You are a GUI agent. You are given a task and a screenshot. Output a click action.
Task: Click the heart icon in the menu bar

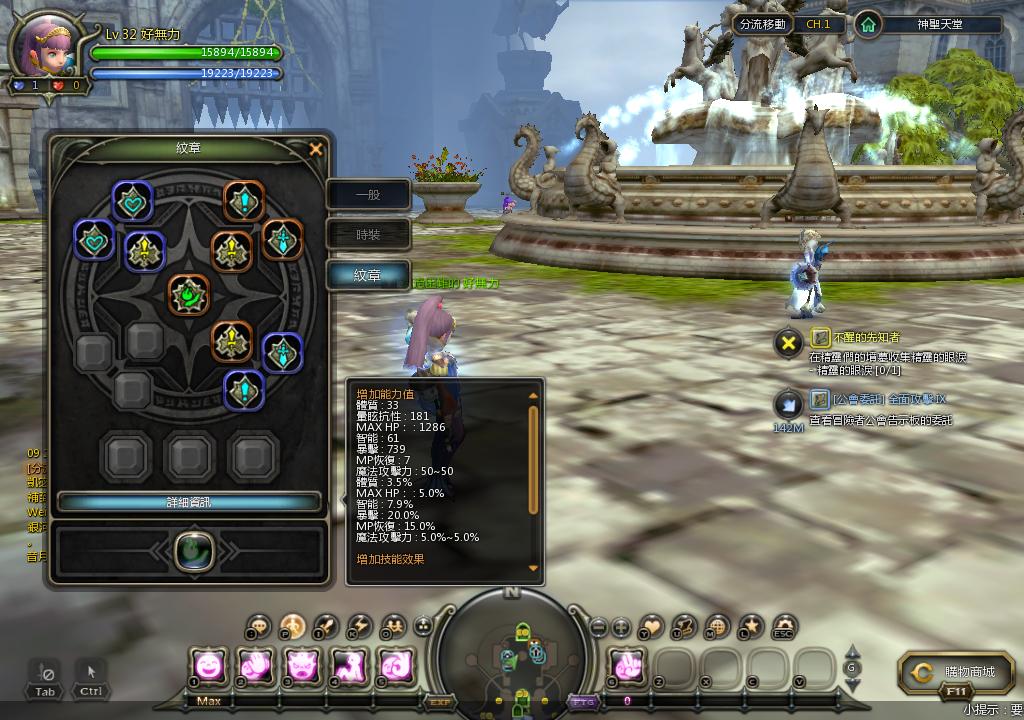click(x=651, y=627)
